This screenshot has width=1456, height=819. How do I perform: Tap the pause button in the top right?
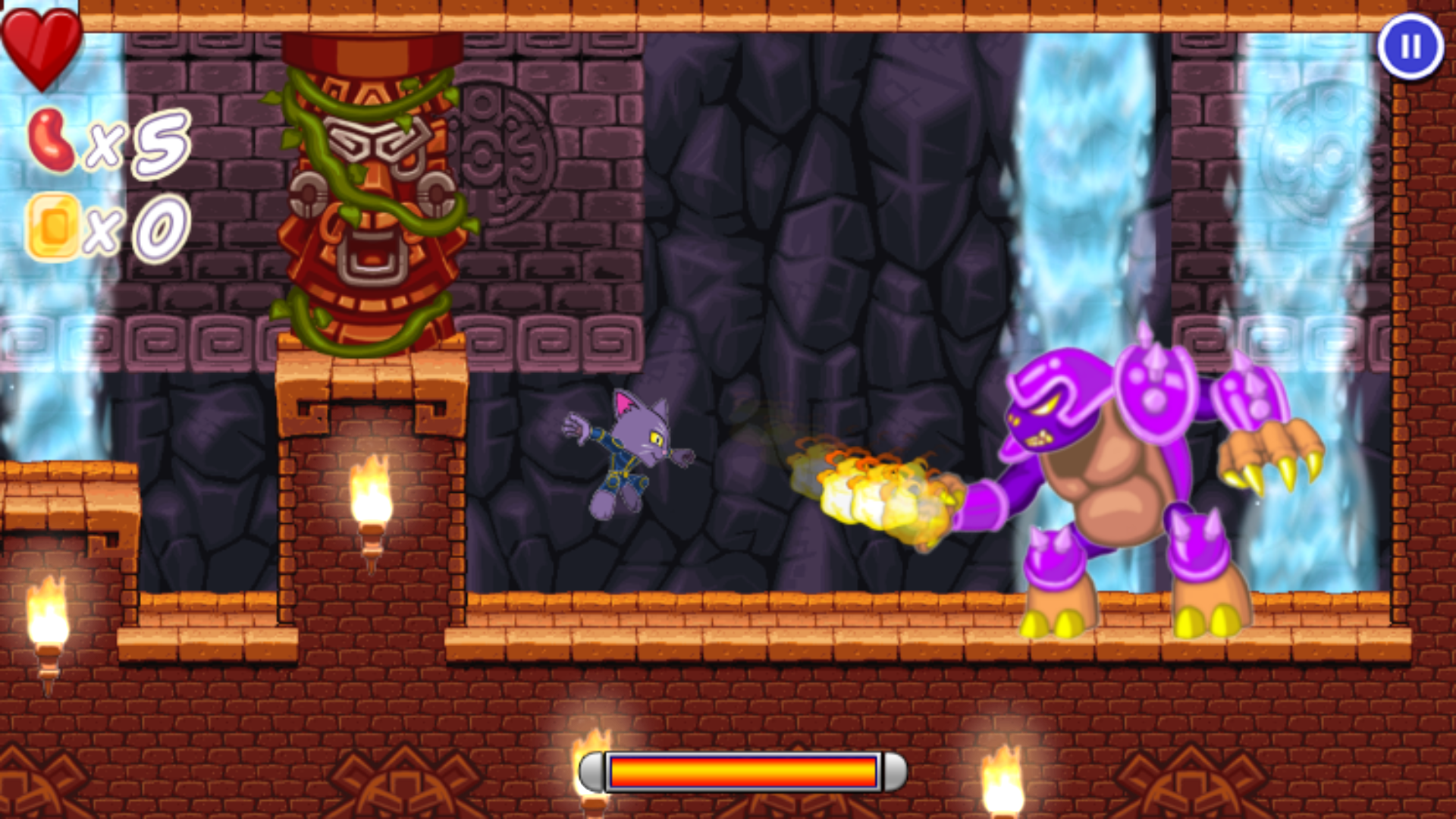tap(1409, 48)
